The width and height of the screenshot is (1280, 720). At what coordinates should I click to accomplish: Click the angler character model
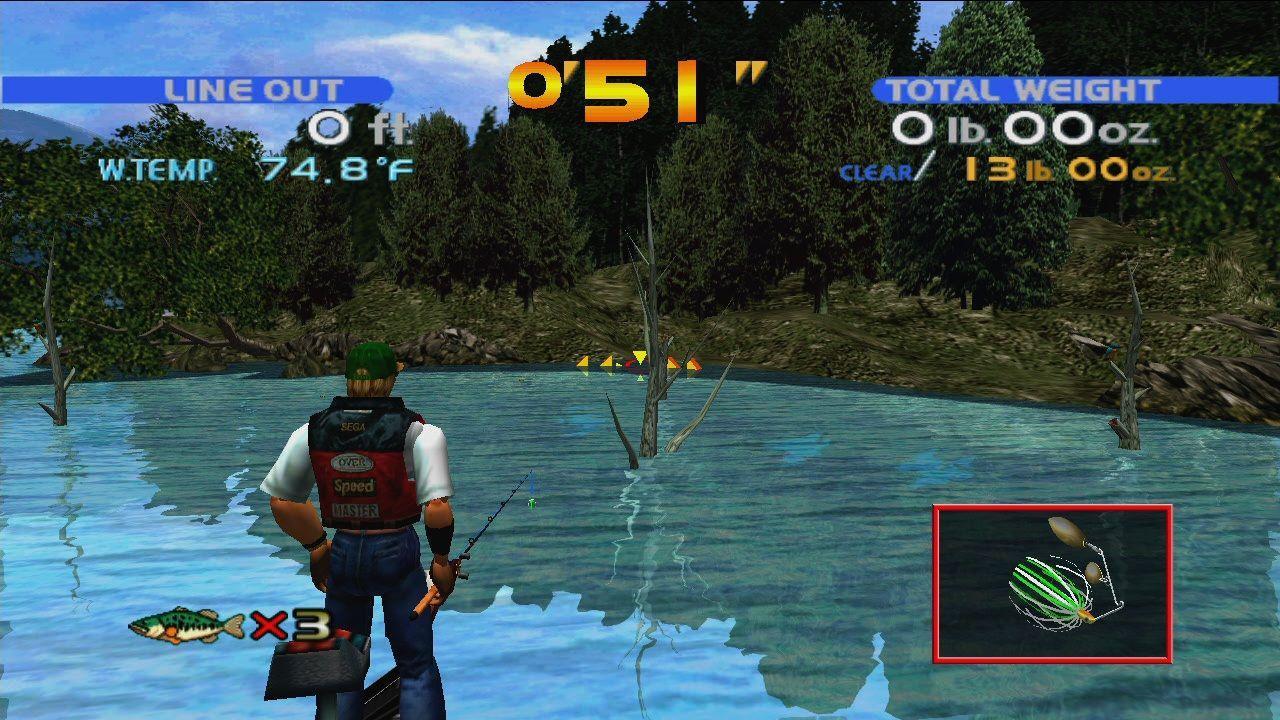(x=370, y=500)
